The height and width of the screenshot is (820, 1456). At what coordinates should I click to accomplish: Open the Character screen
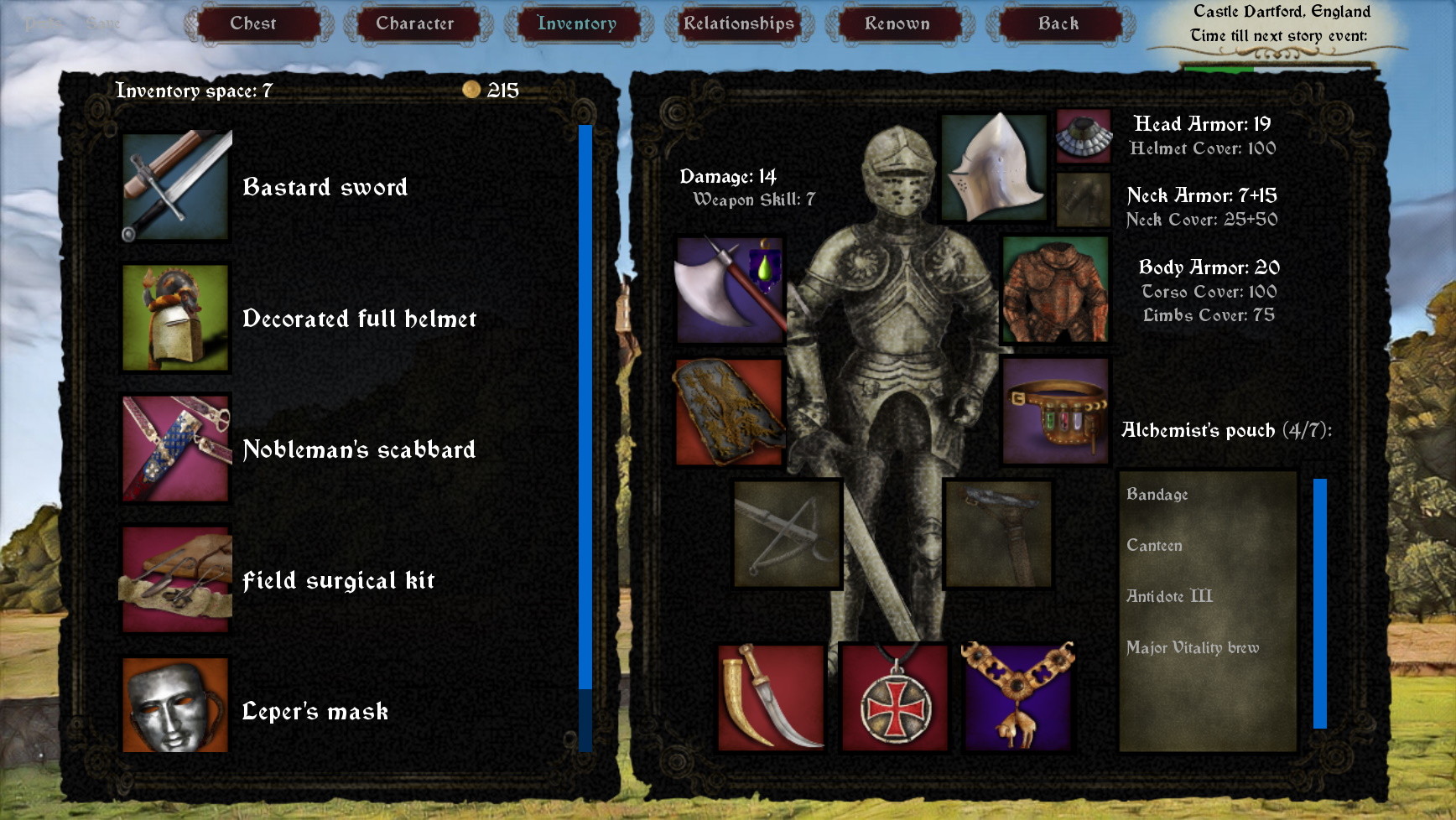click(416, 23)
